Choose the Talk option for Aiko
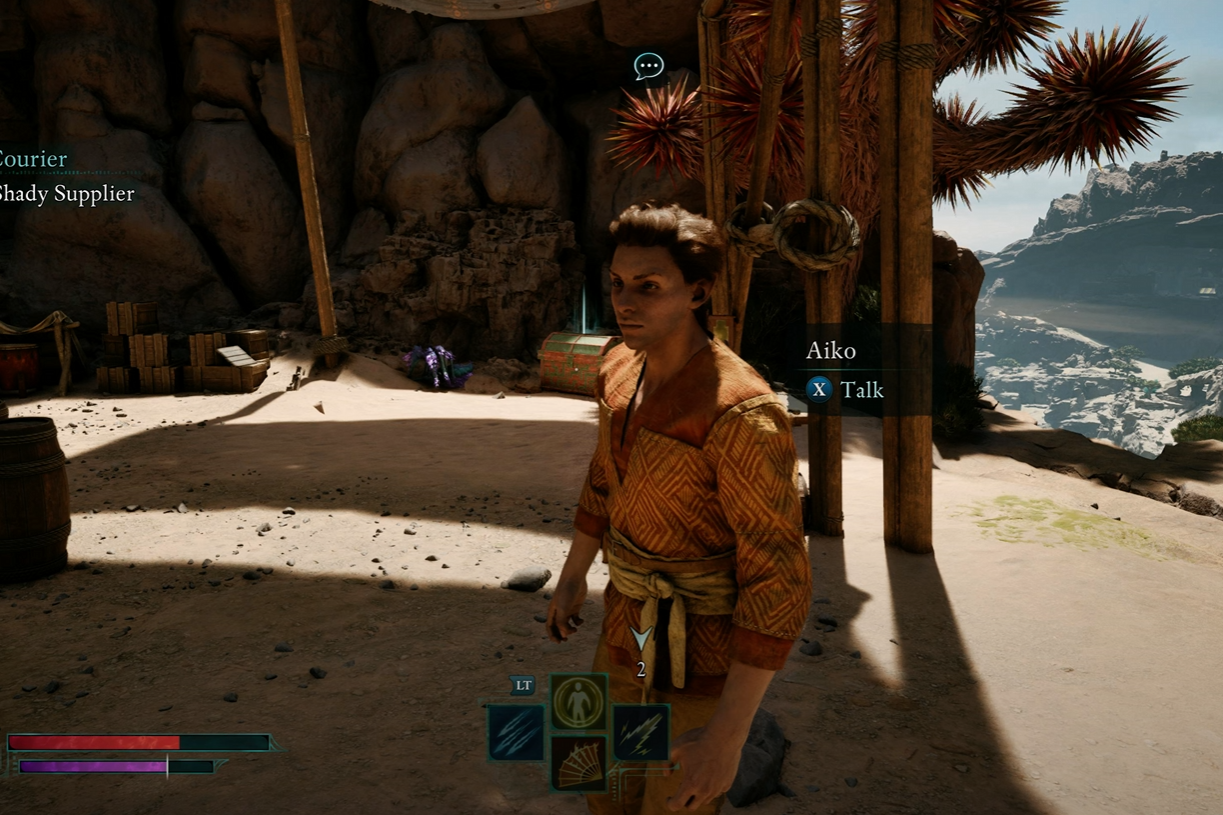Screen dimensions: 1223x815 tap(846, 390)
